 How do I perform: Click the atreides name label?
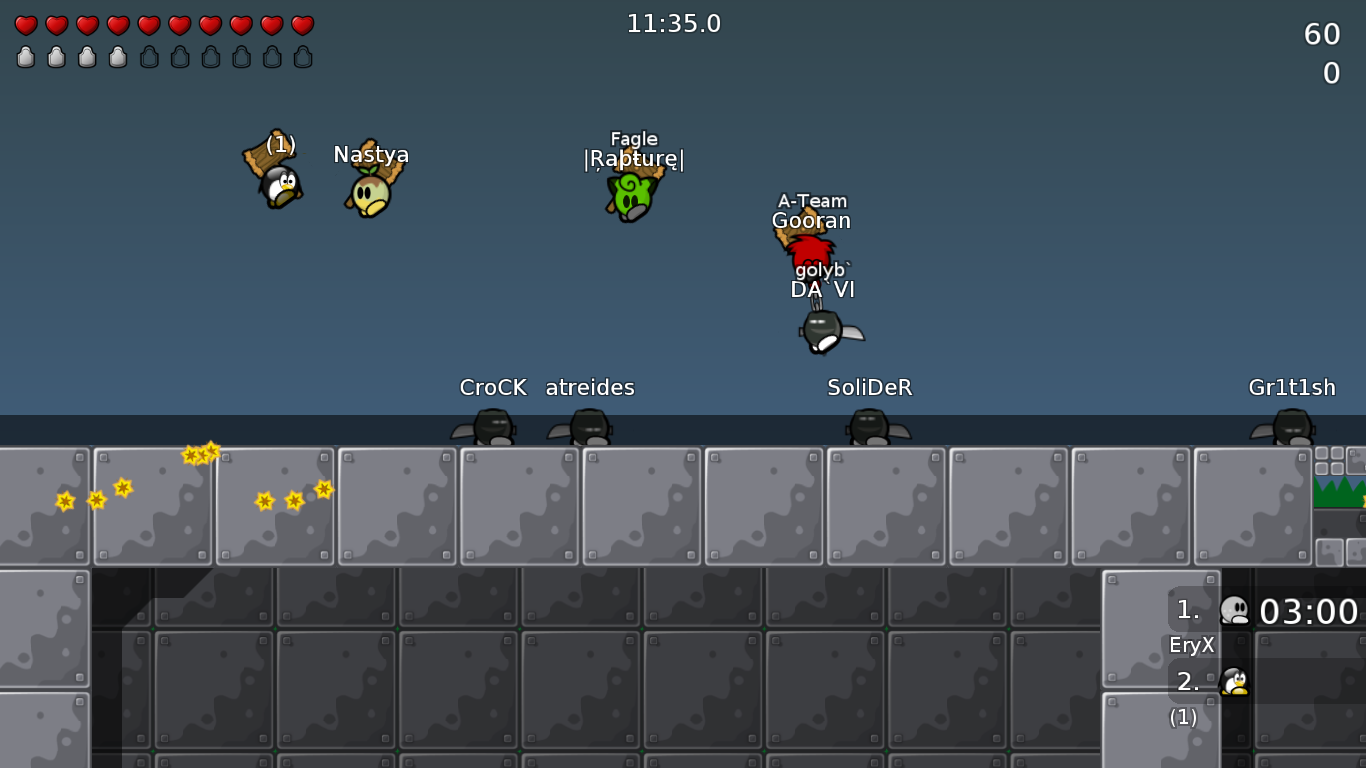point(589,388)
